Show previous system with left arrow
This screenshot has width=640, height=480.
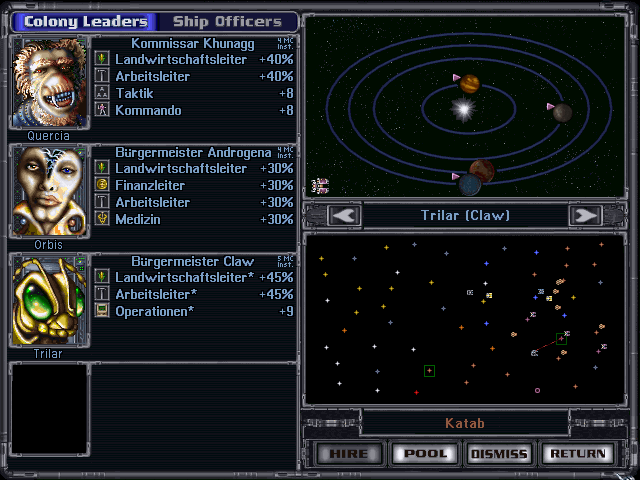344,215
